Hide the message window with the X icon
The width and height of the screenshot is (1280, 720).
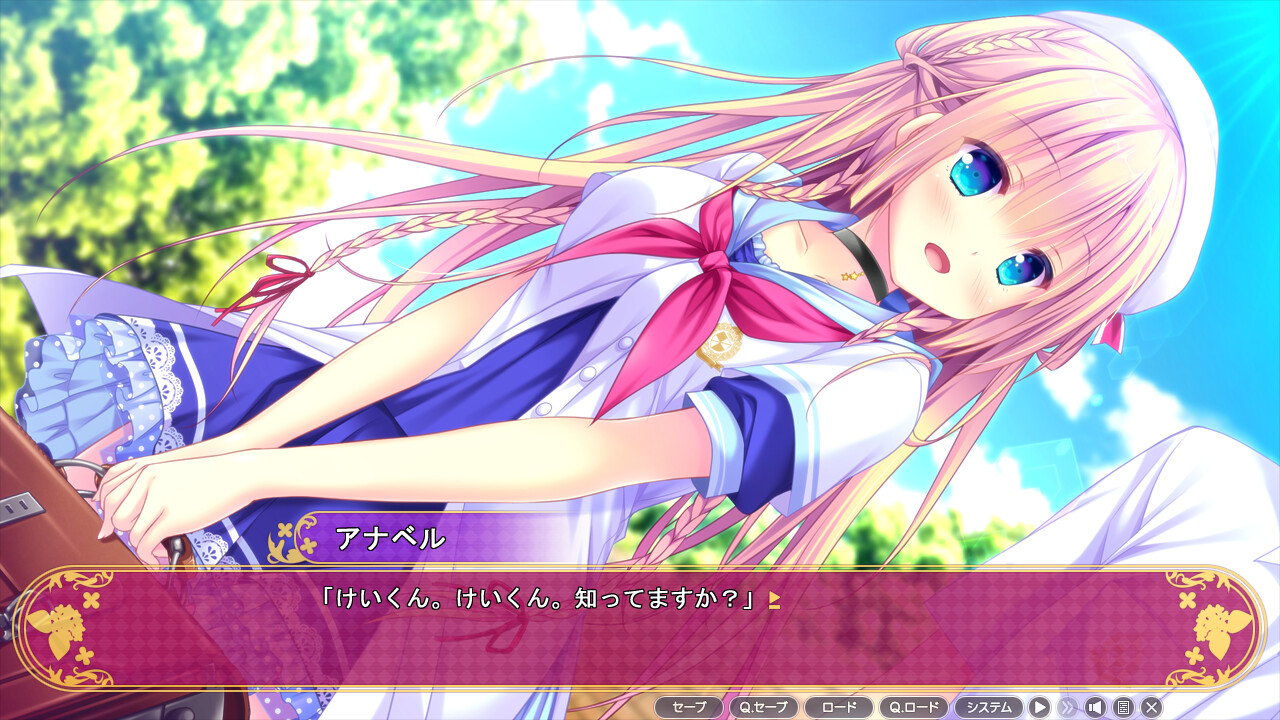pyautogui.click(x=1152, y=707)
